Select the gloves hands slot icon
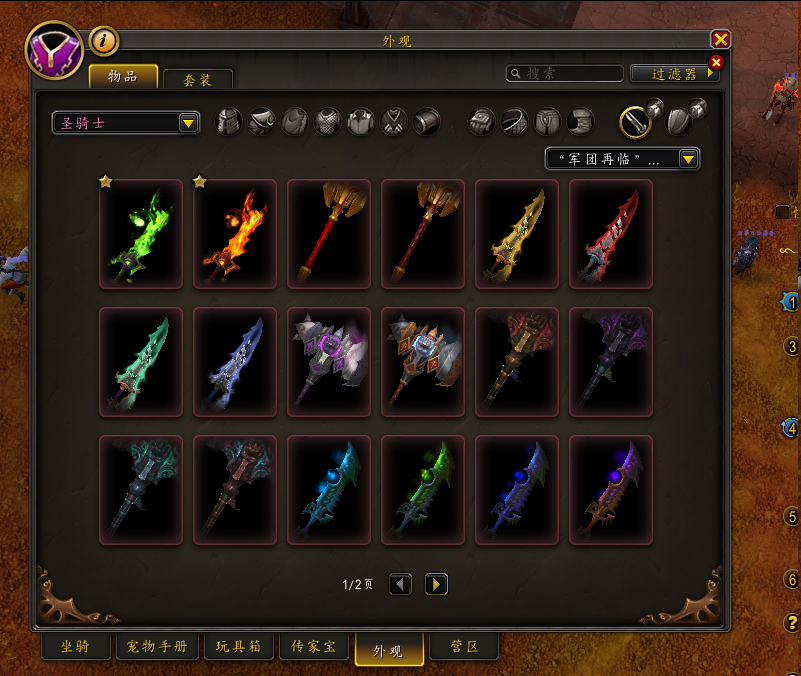This screenshot has width=801, height=676. click(482, 122)
